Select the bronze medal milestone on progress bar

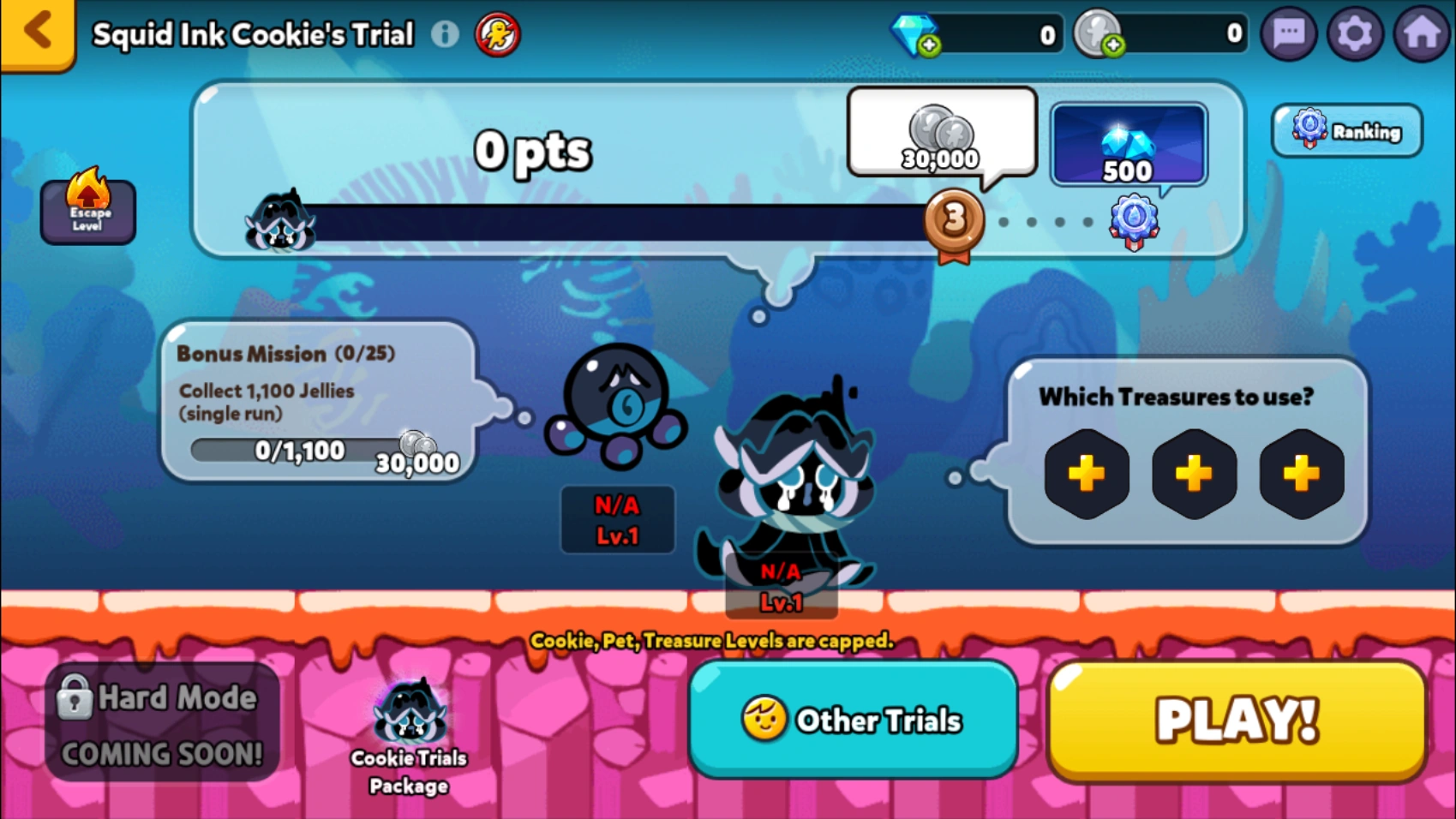[954, 220]
